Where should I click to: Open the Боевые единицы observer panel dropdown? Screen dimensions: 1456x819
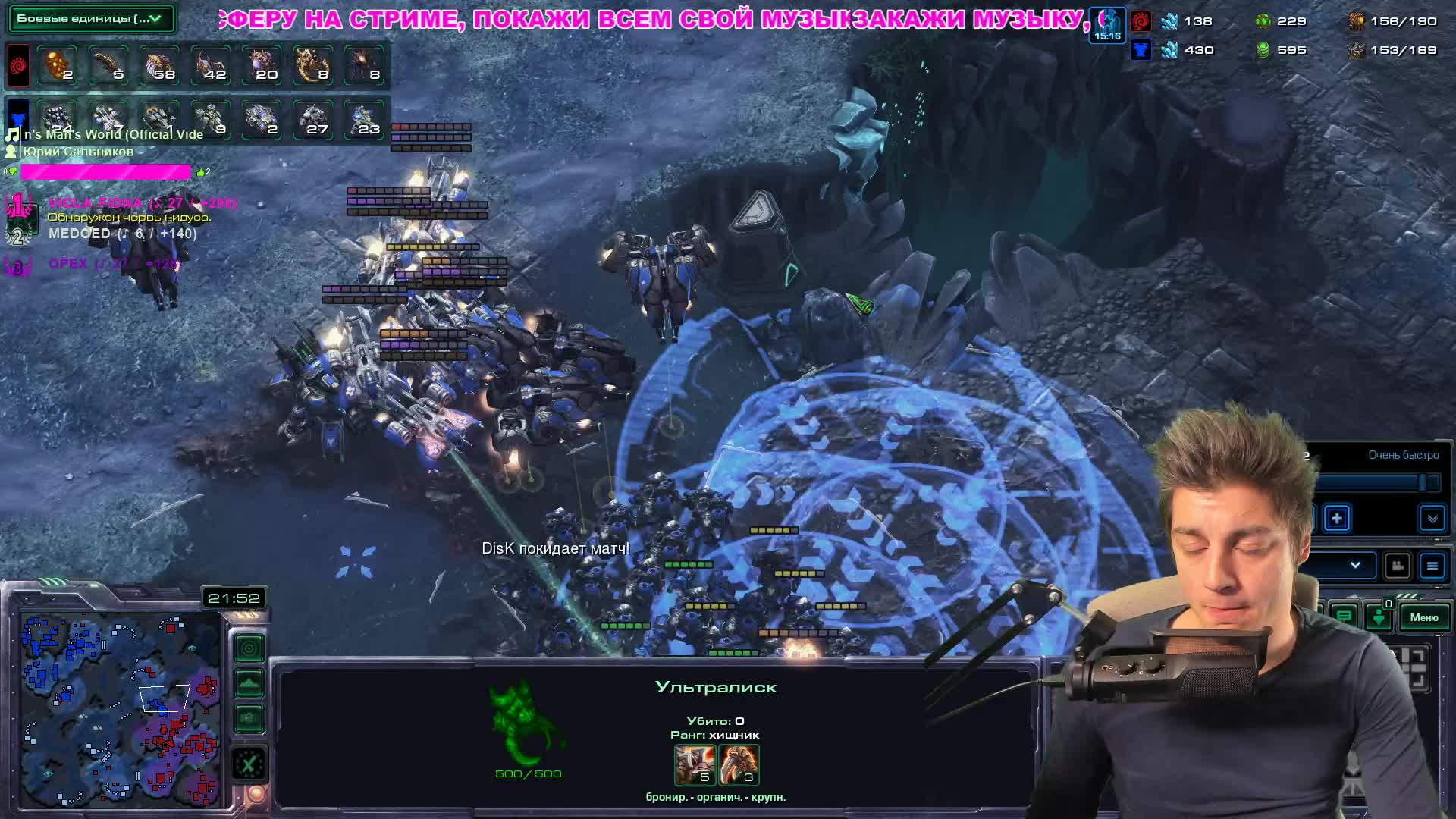click(x=90, y=18)
